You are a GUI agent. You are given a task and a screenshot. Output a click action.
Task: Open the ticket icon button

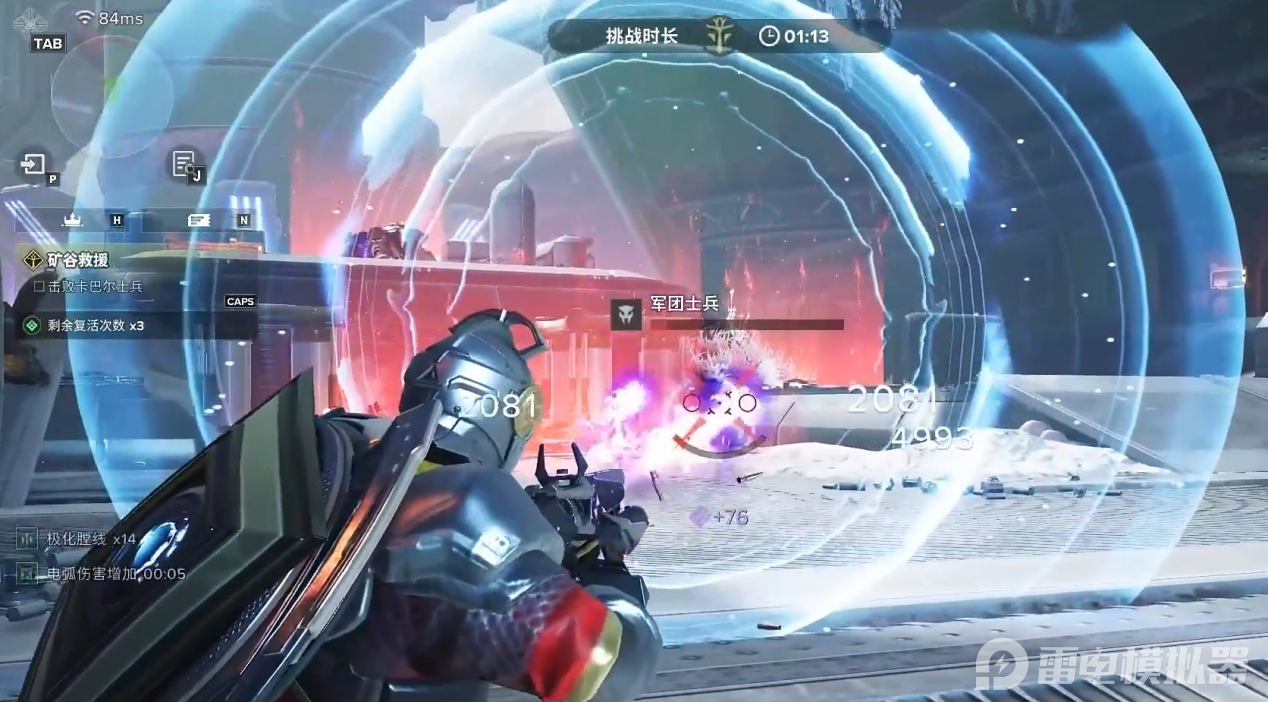tap(198, 219)
